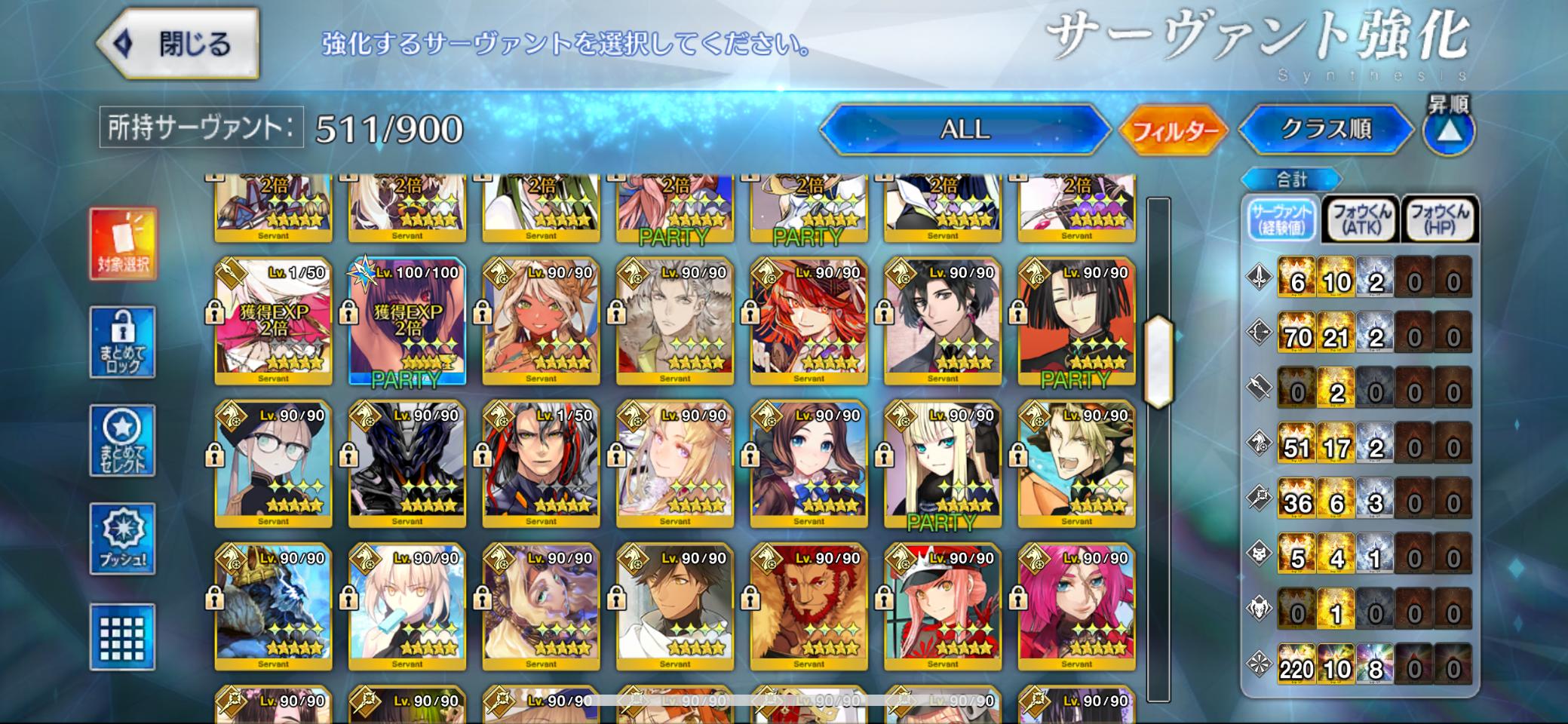This screenshot has width=1568, height=724.
Task: Tap the まとめてセレクト bulk select button
Action: coord(122,440)
